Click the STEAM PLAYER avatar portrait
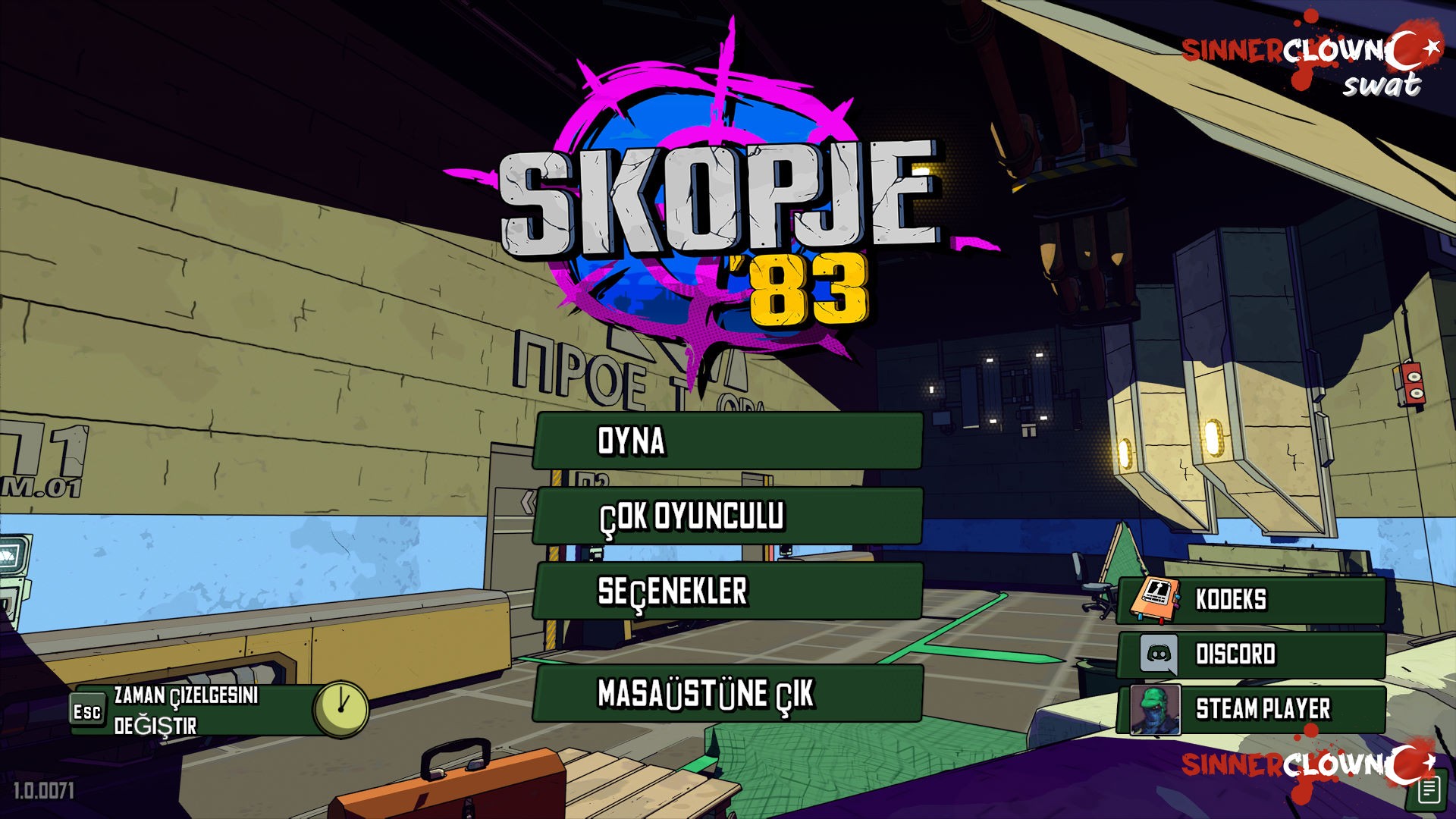The image size is (1456, 819). [1156, 710]
